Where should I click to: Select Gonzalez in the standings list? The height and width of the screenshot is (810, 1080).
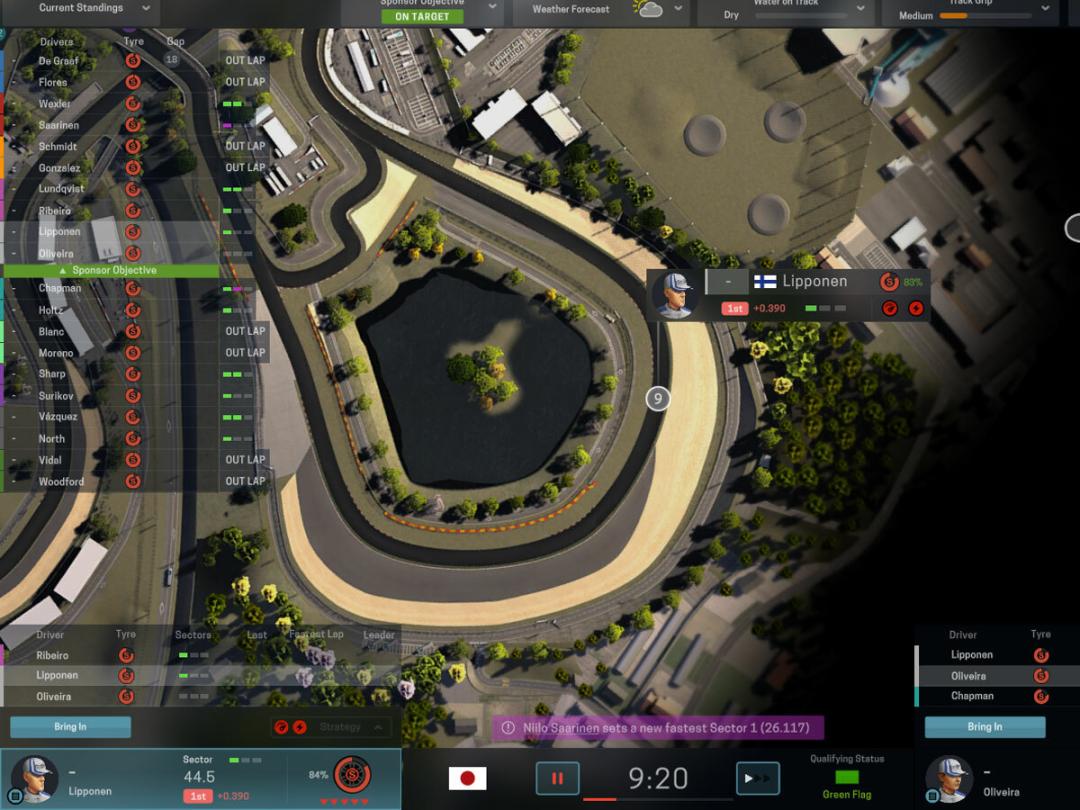60,168
